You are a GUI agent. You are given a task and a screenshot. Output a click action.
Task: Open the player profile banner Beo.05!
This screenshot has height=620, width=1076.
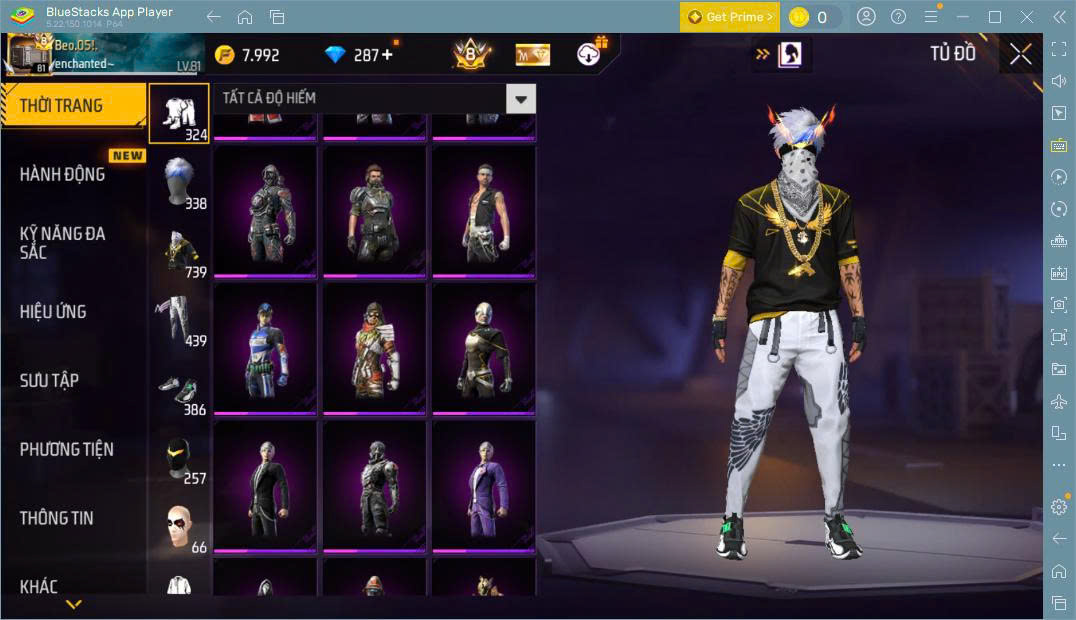point(105,54)
